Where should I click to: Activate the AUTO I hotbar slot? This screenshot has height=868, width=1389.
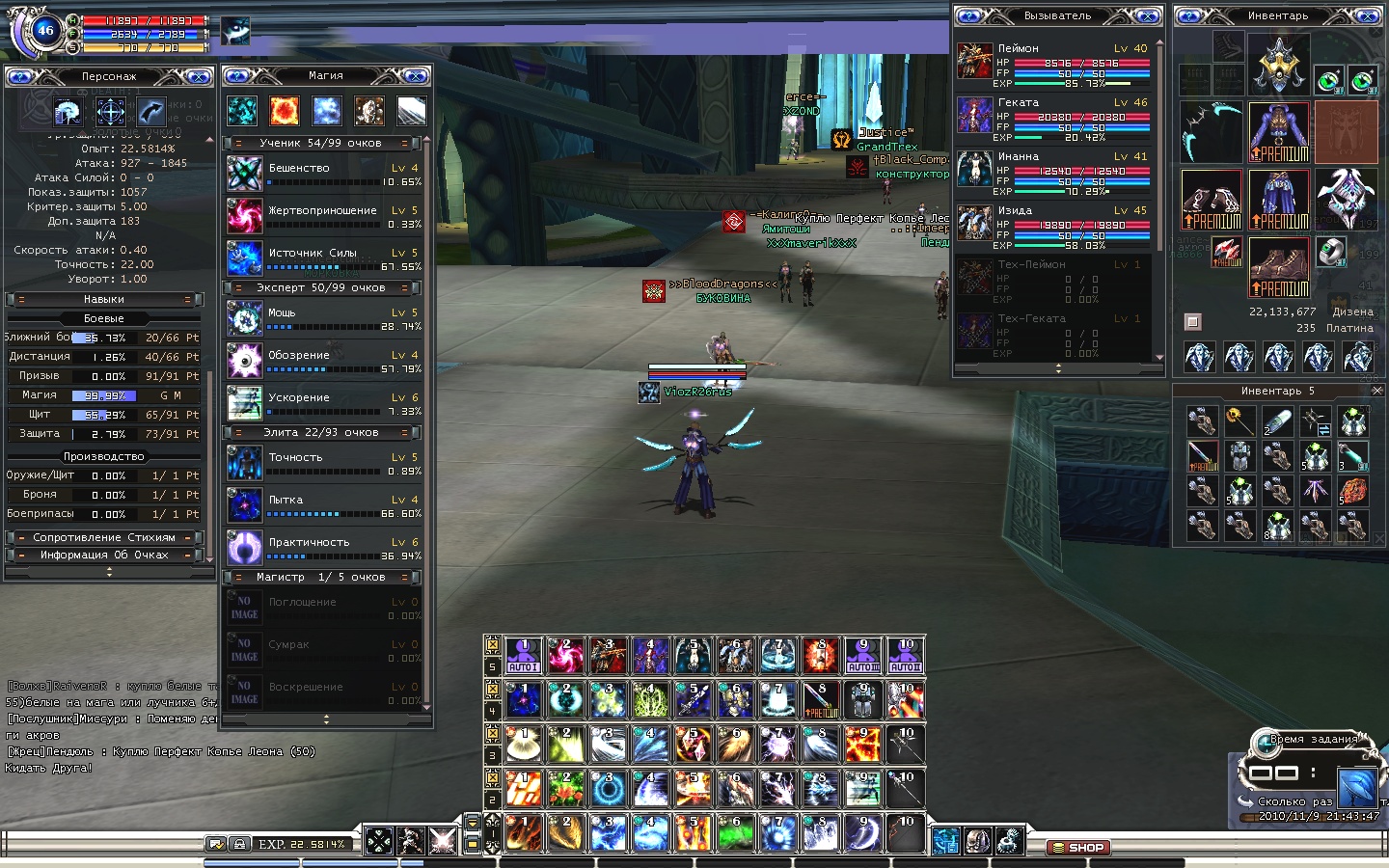click(523, 655)
